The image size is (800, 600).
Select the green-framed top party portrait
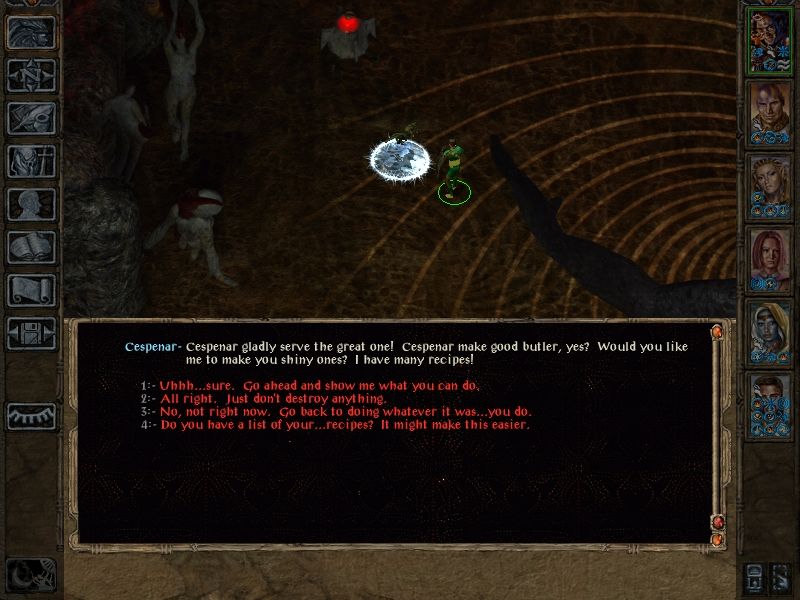point(770,40)
